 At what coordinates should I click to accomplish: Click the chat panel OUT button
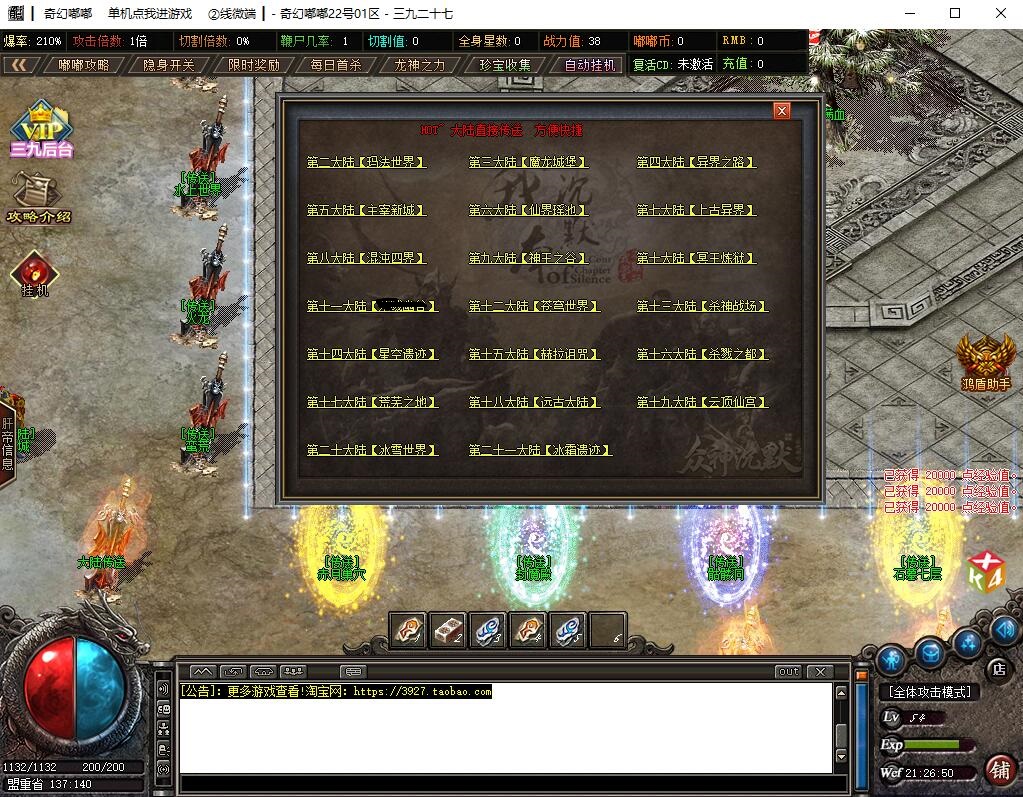[x=789, y=671]
